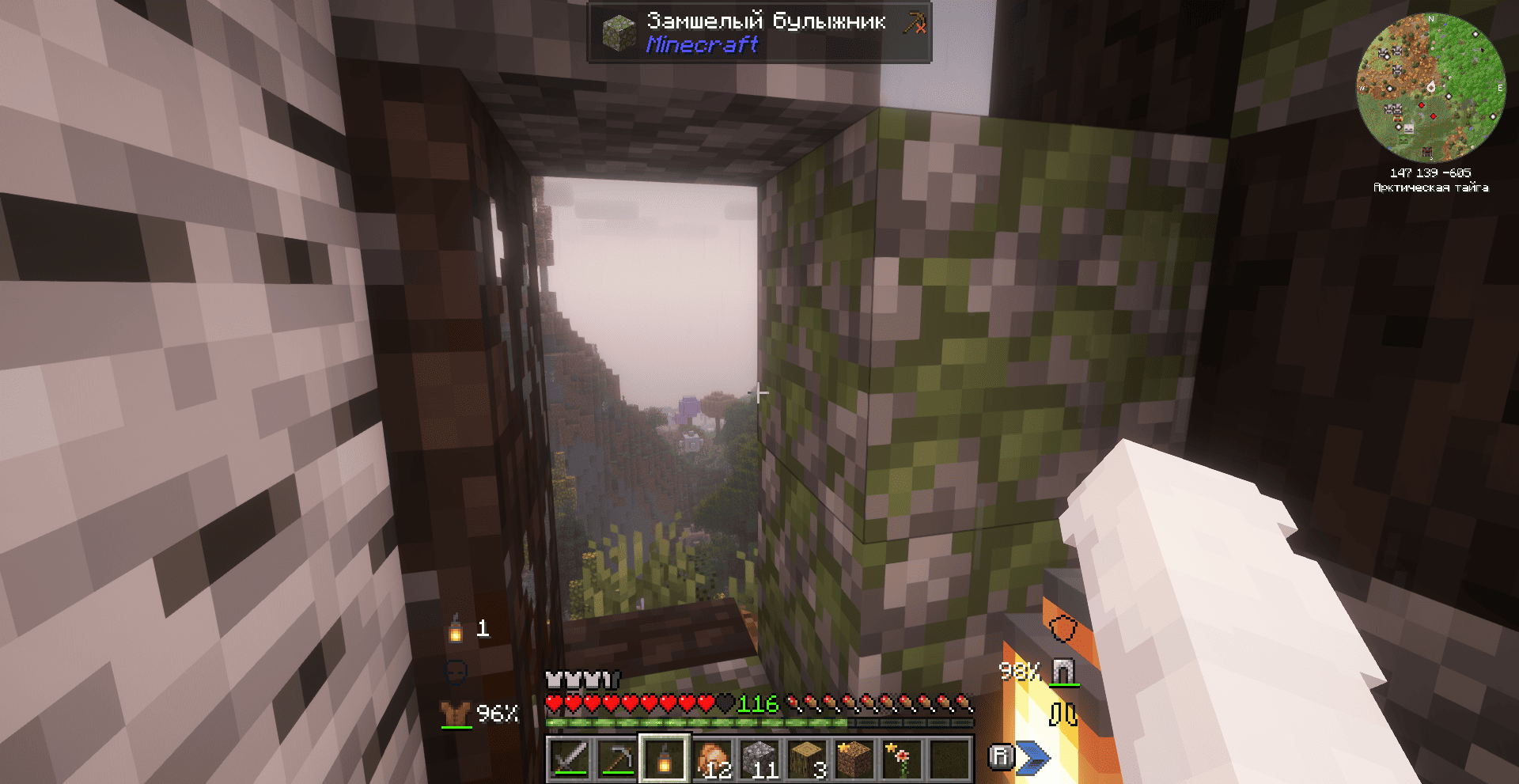Screen dimensions: 1519x784
Task: Click the pickaxe icon in the block tooltip
Action: click(x=915, y=24)
